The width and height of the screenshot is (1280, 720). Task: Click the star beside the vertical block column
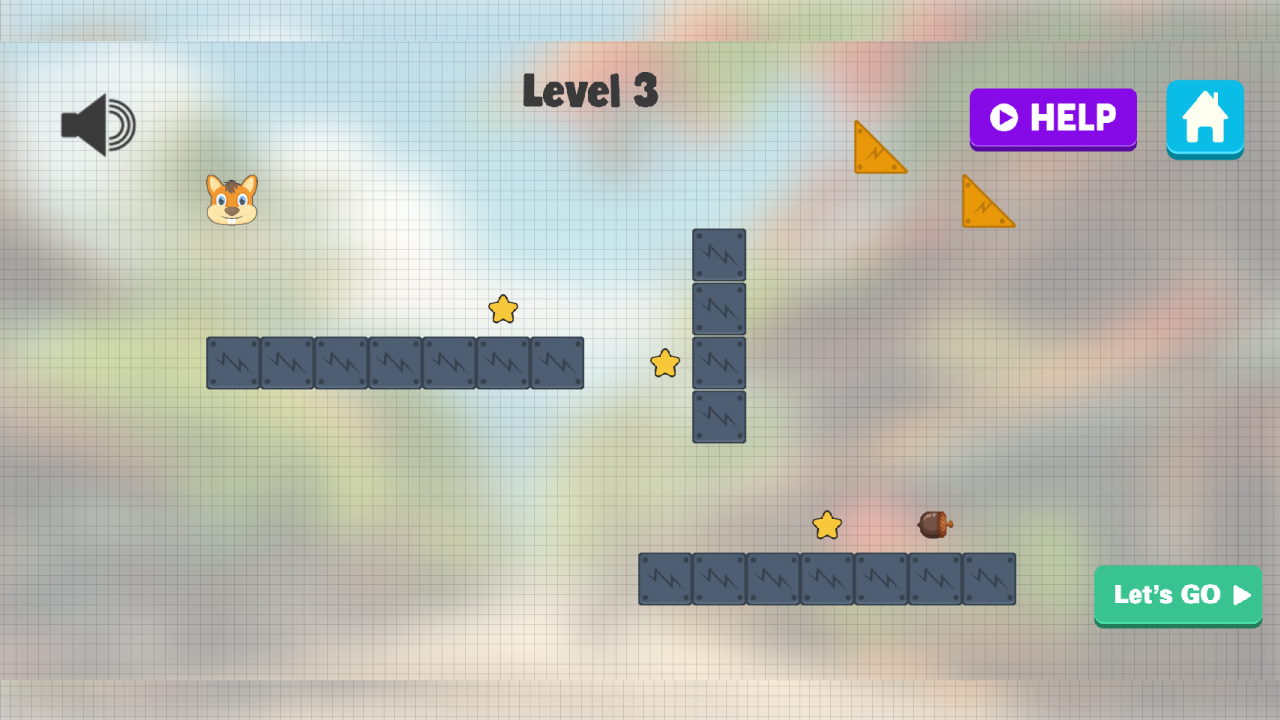tap(663, 364)
